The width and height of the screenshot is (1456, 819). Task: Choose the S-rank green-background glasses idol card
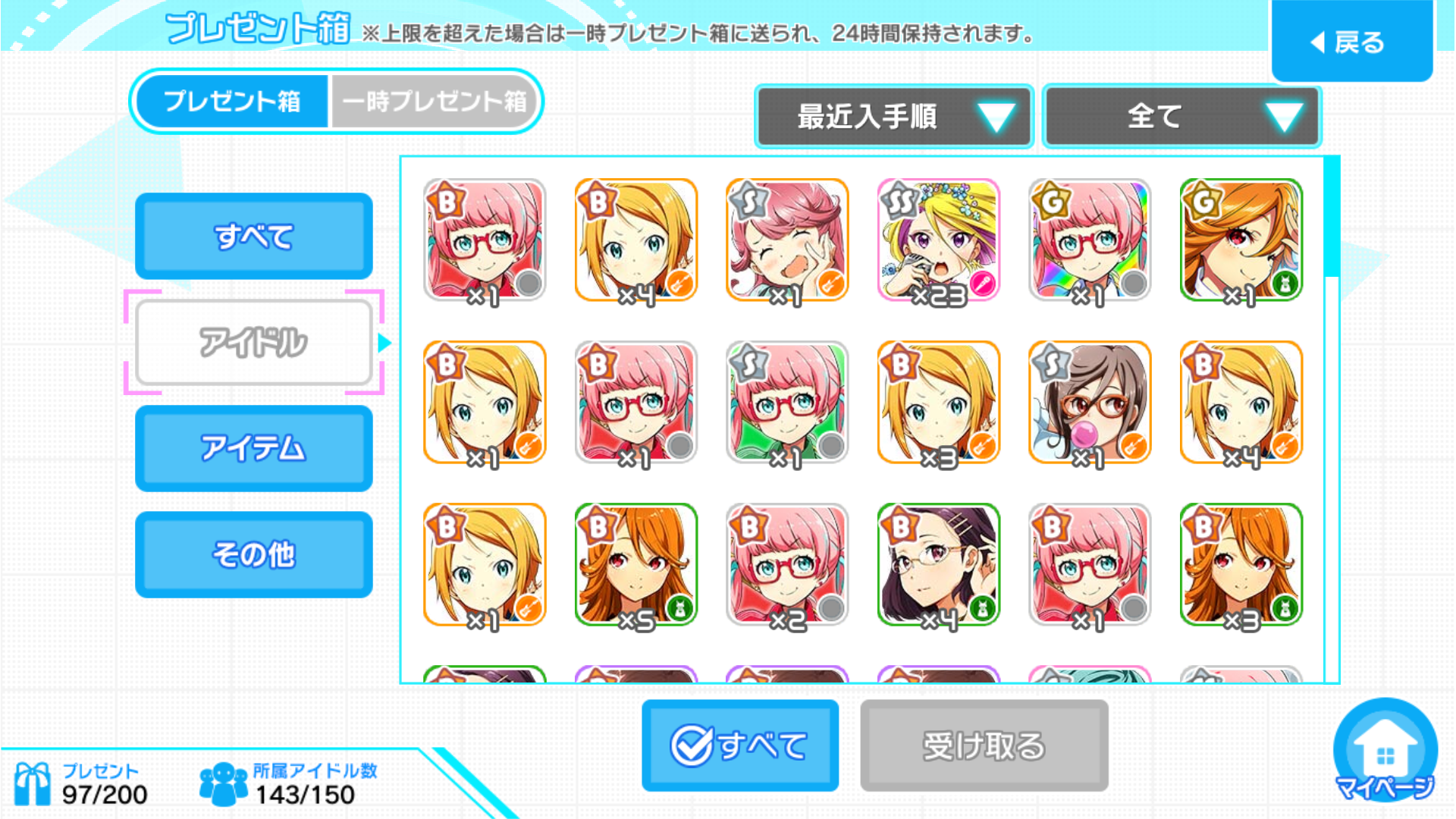pos(786,402)
